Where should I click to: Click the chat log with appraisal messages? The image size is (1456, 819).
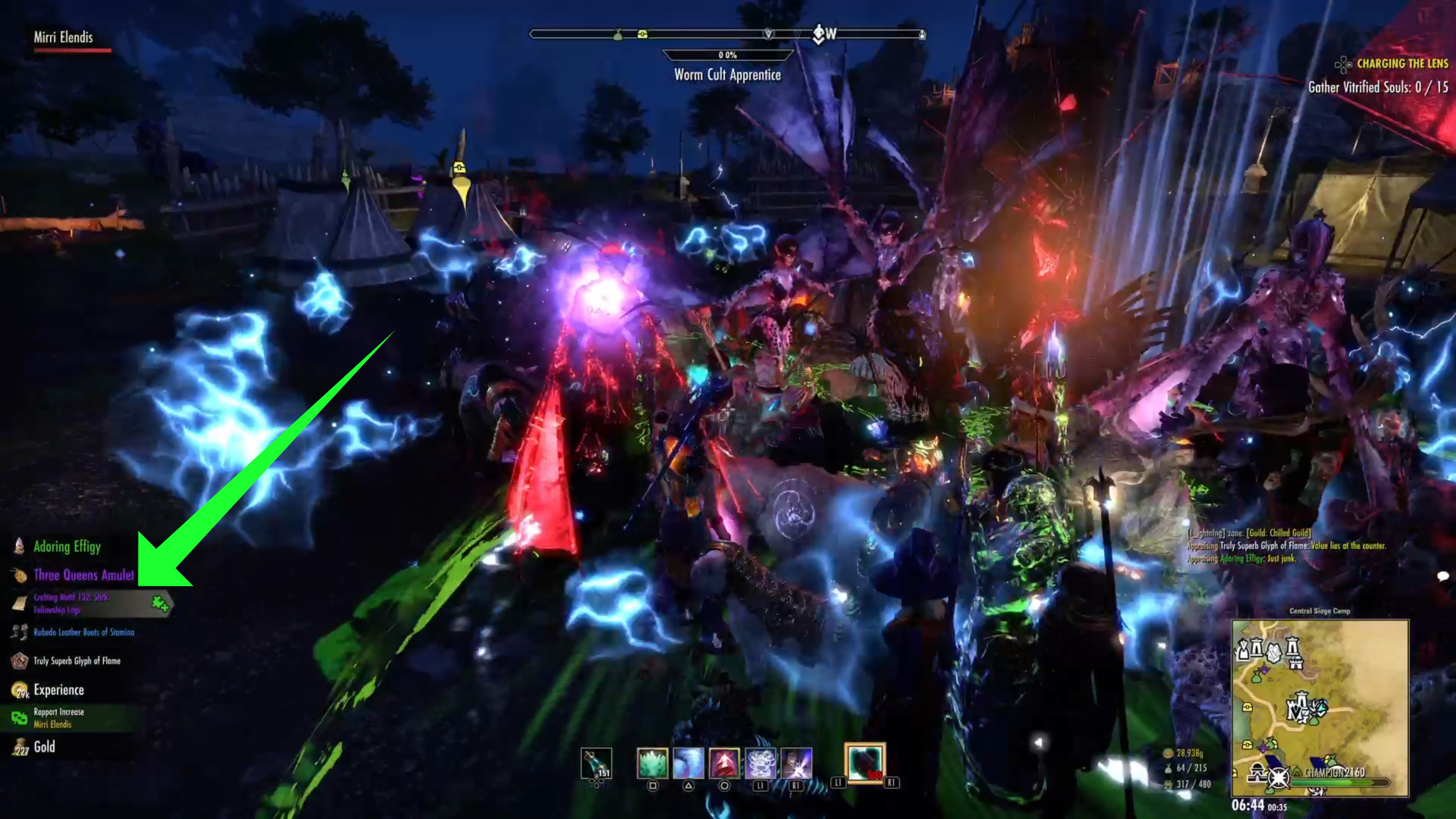click(x=1286, y=546)
